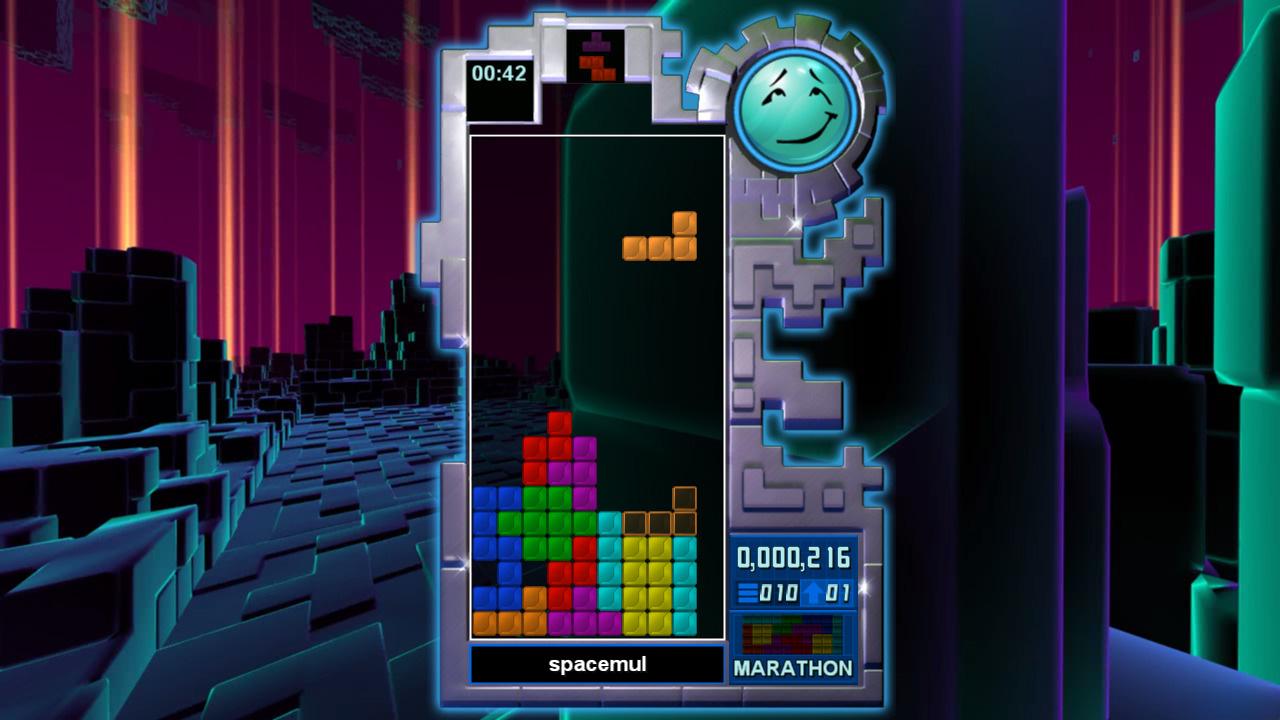Click the colorful stack preview thumbnail
The width and height of the screenshot is (1280, 720).
(x=793, y=635)
